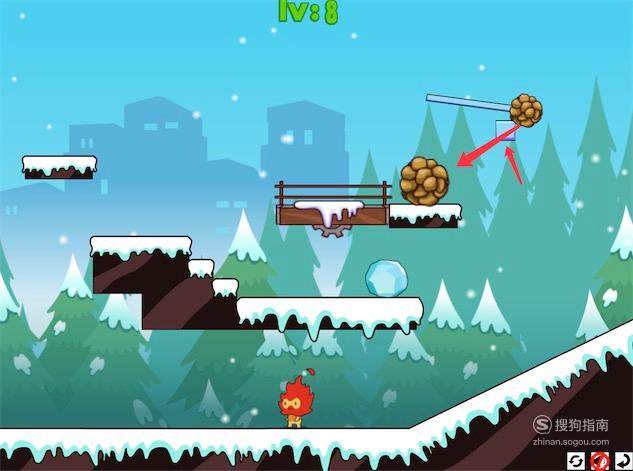Restart the level with the circular arrows button

pos(577,460)
